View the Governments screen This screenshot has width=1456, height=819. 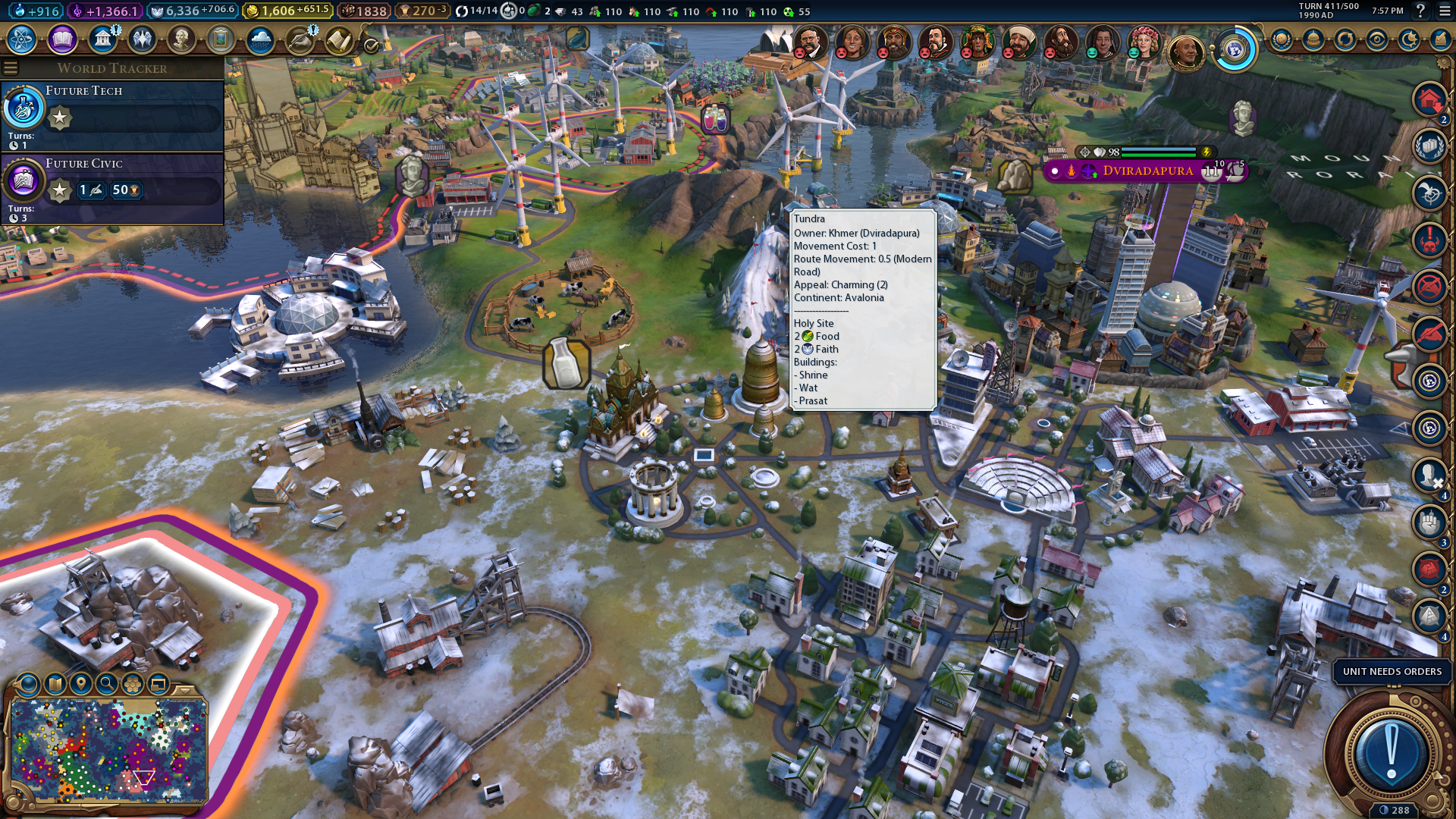pyautogui.click(x=102, y=39)
